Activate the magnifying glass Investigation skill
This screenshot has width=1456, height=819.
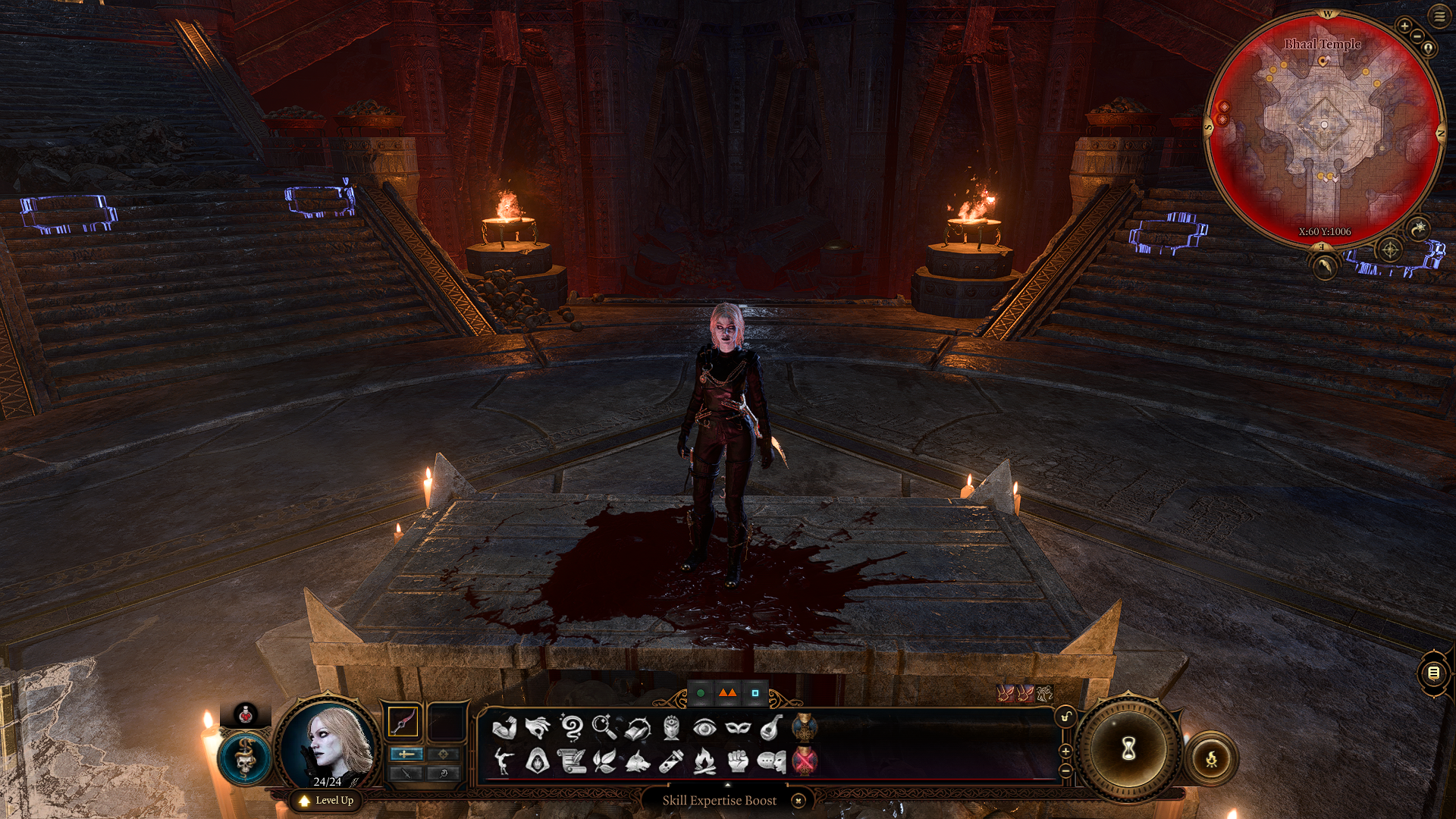pyautogui.click(x=604, y=728)
